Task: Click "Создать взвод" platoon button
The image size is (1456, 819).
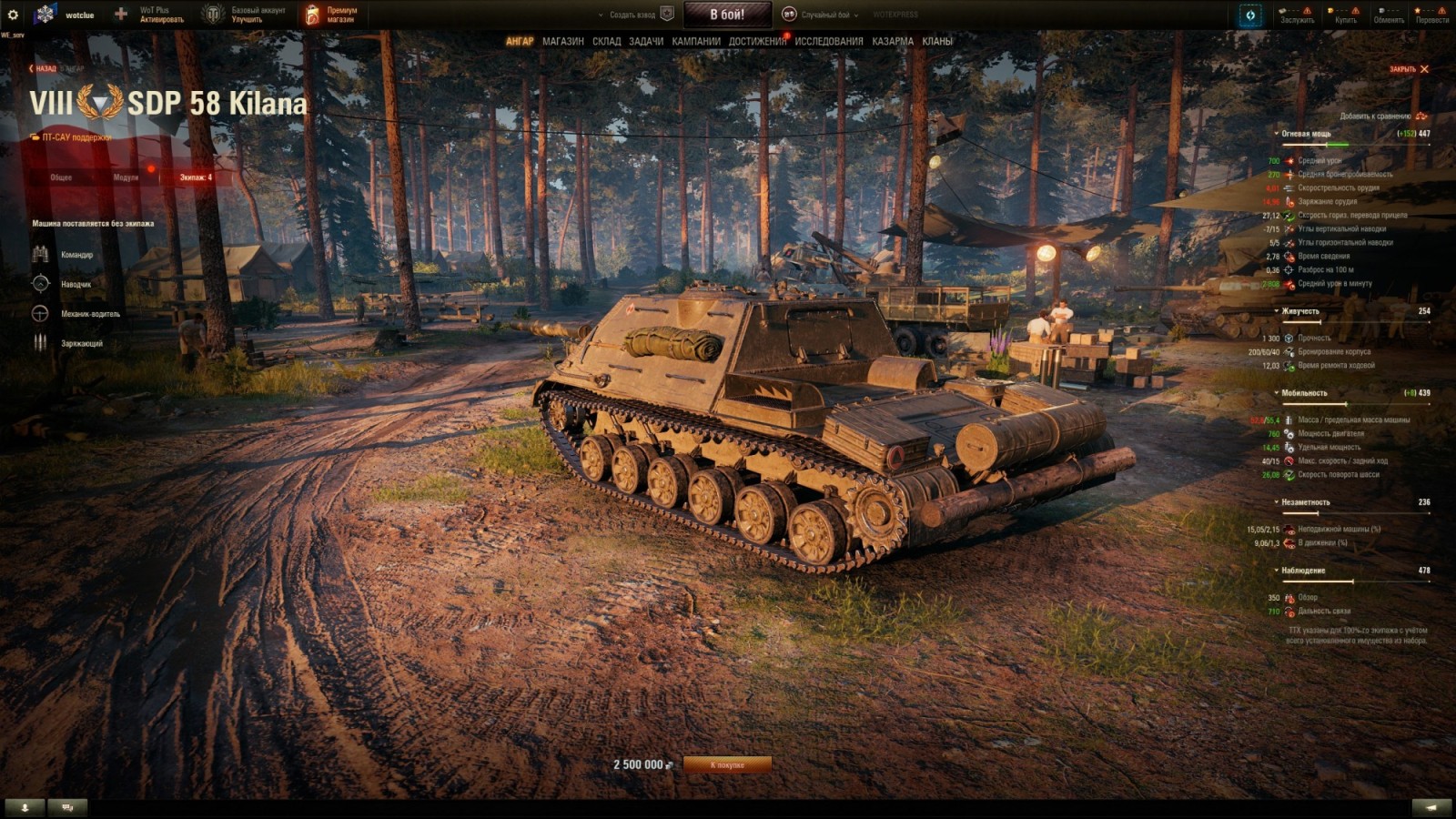Action: pos(632,15)
